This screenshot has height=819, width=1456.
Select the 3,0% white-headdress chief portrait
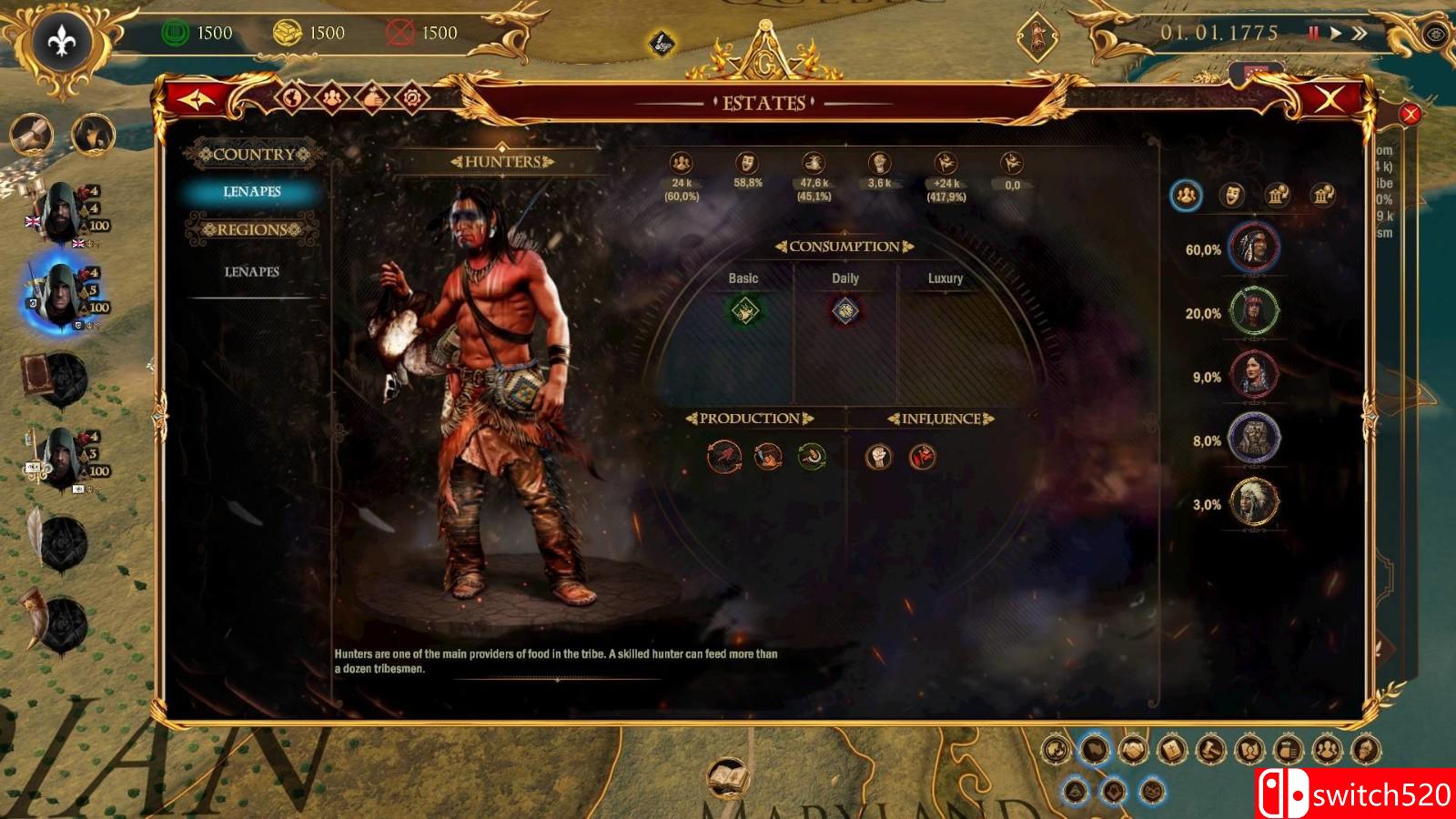1254,502
